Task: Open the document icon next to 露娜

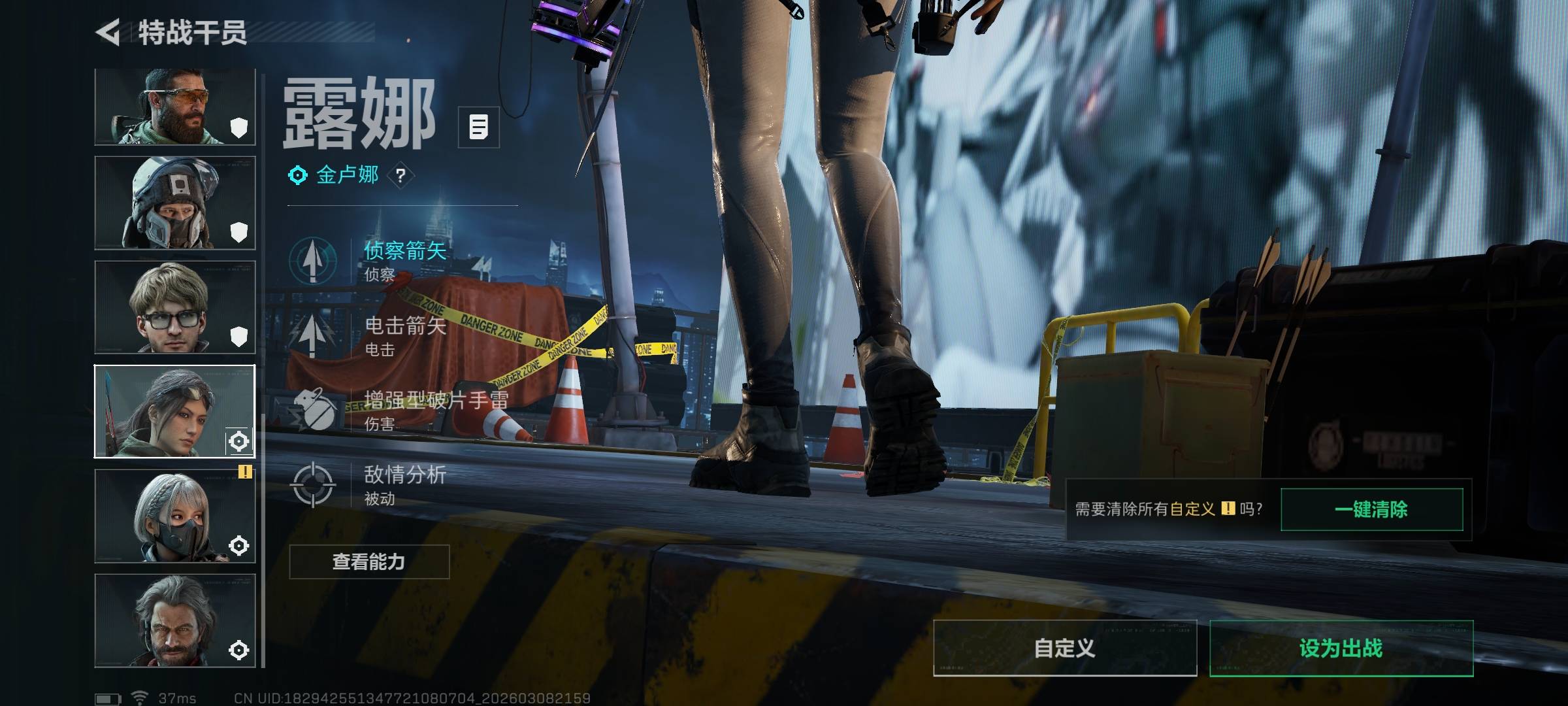Action: coord(478,127)
